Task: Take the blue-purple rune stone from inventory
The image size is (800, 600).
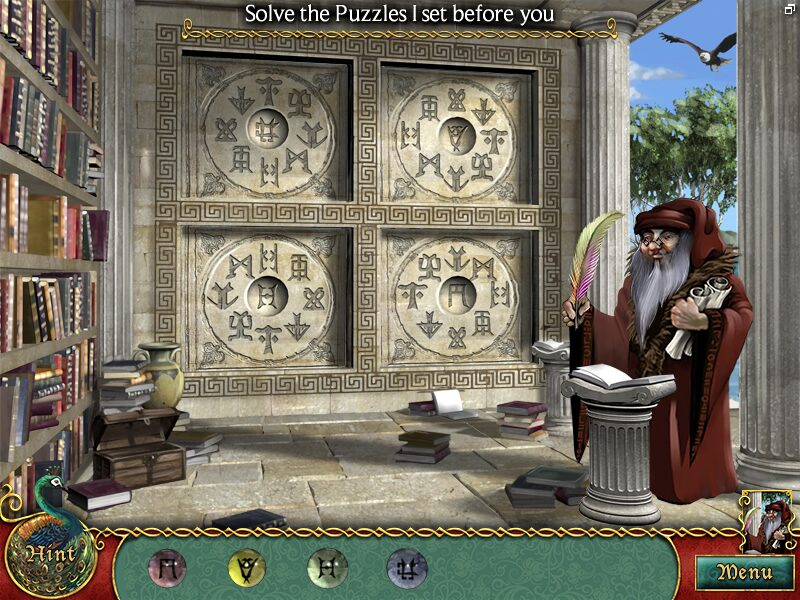Action: click(406, 567)
